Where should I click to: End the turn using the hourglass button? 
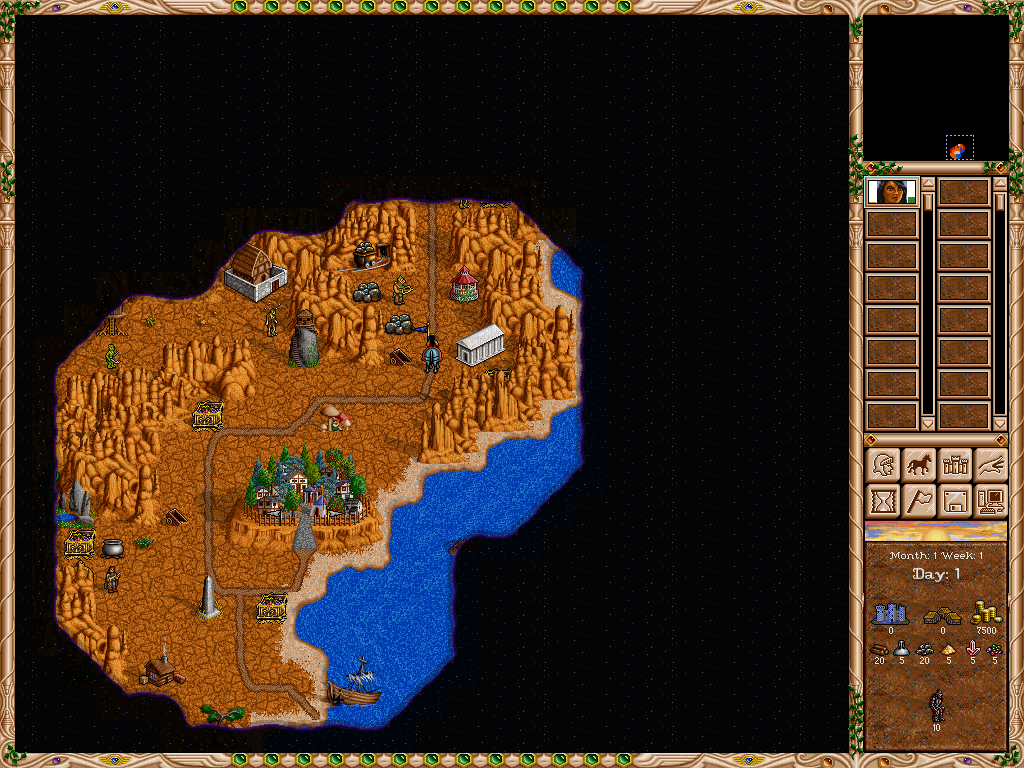coord(884,499)
